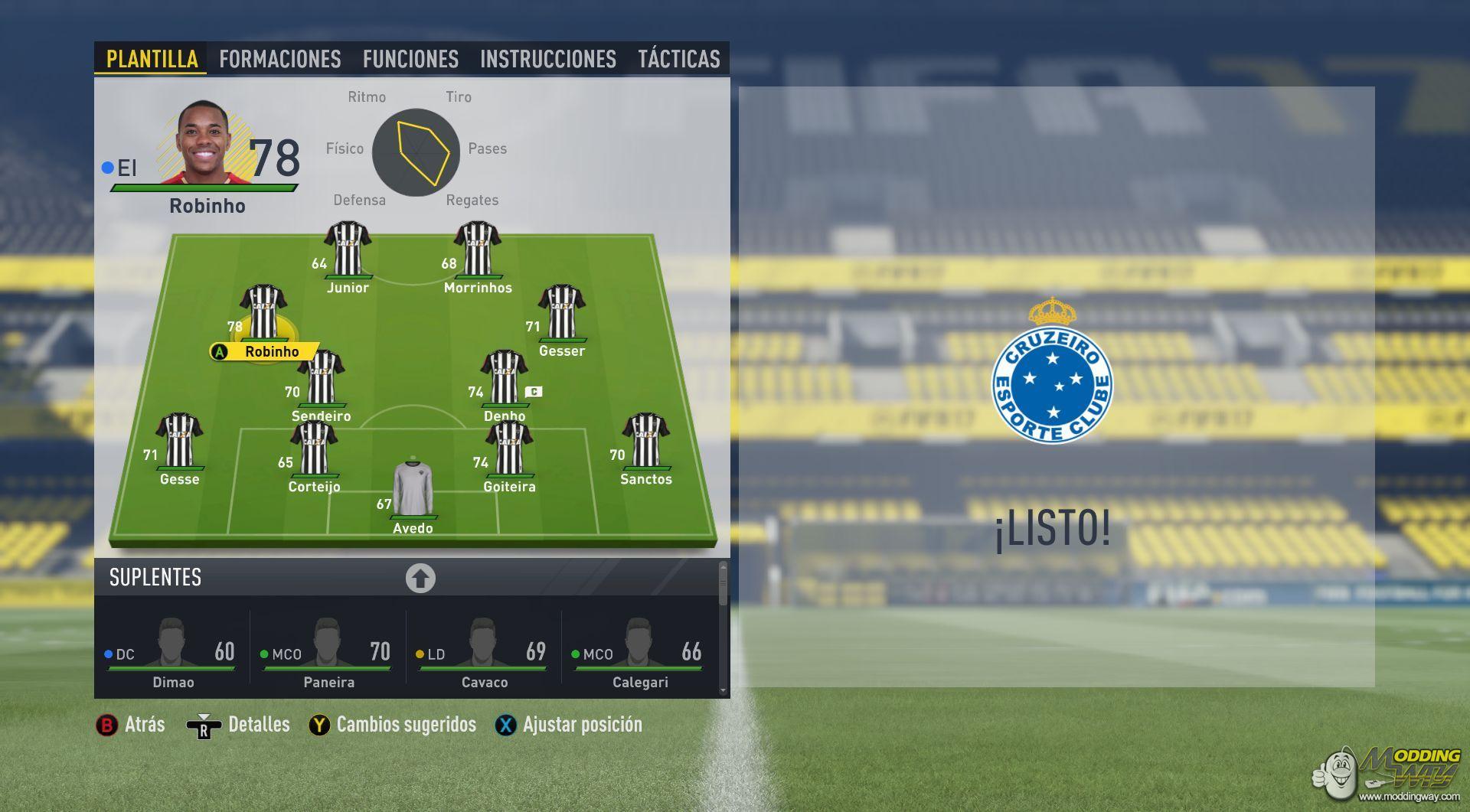Image resolution: width=1470 pixels, height=812 pixels.
Task: Select defender Corteijo
Action: pyautogui.click(x=314, y=449)
